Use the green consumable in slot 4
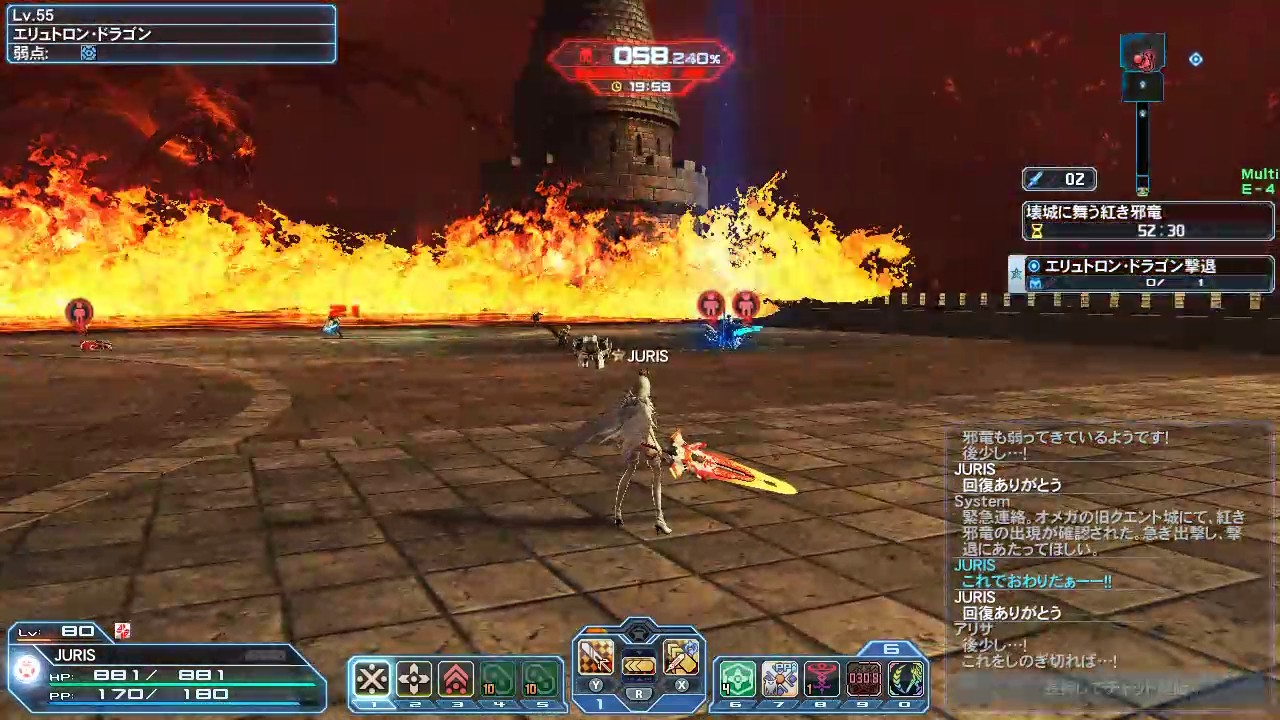1280x720 pixels. point(498,680)
